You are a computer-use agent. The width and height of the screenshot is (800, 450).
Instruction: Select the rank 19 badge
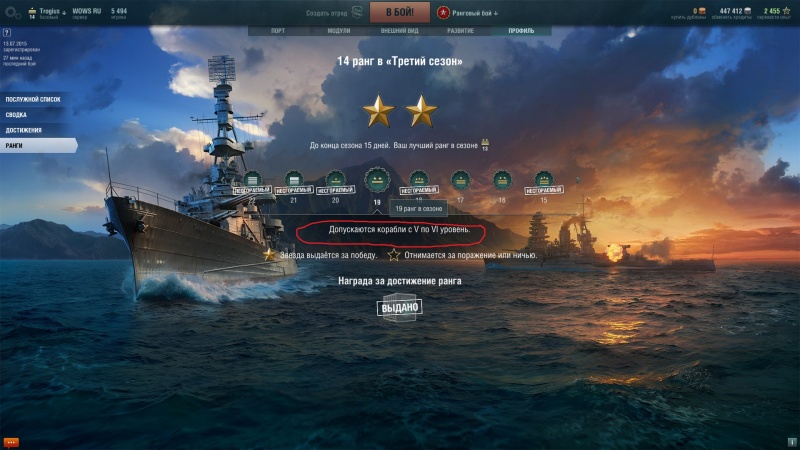click(x=377, y=181)
